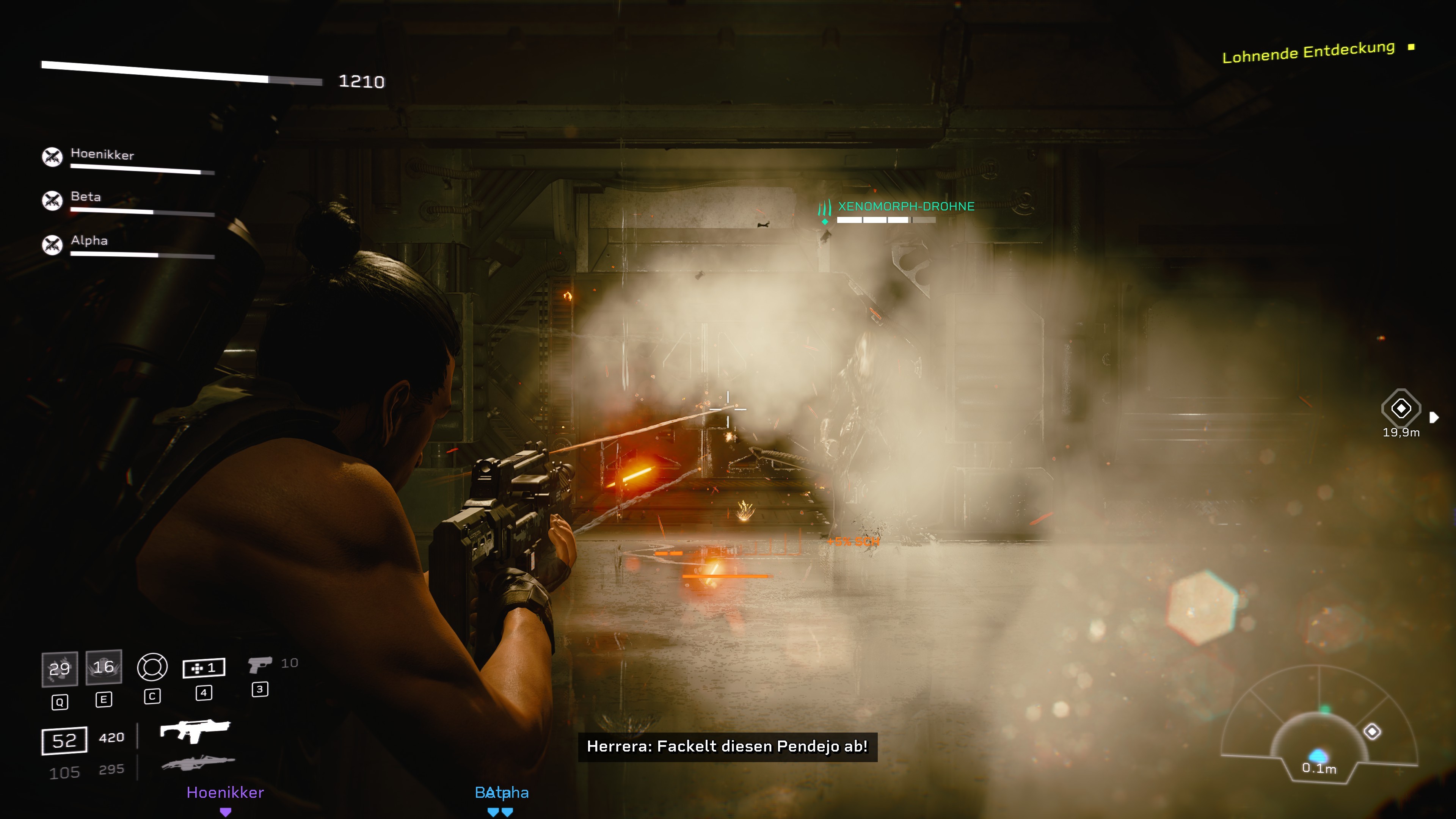The image size is (1456, 819).
Task: Select the primary rifle weapon icon
Action: [195, 731]
